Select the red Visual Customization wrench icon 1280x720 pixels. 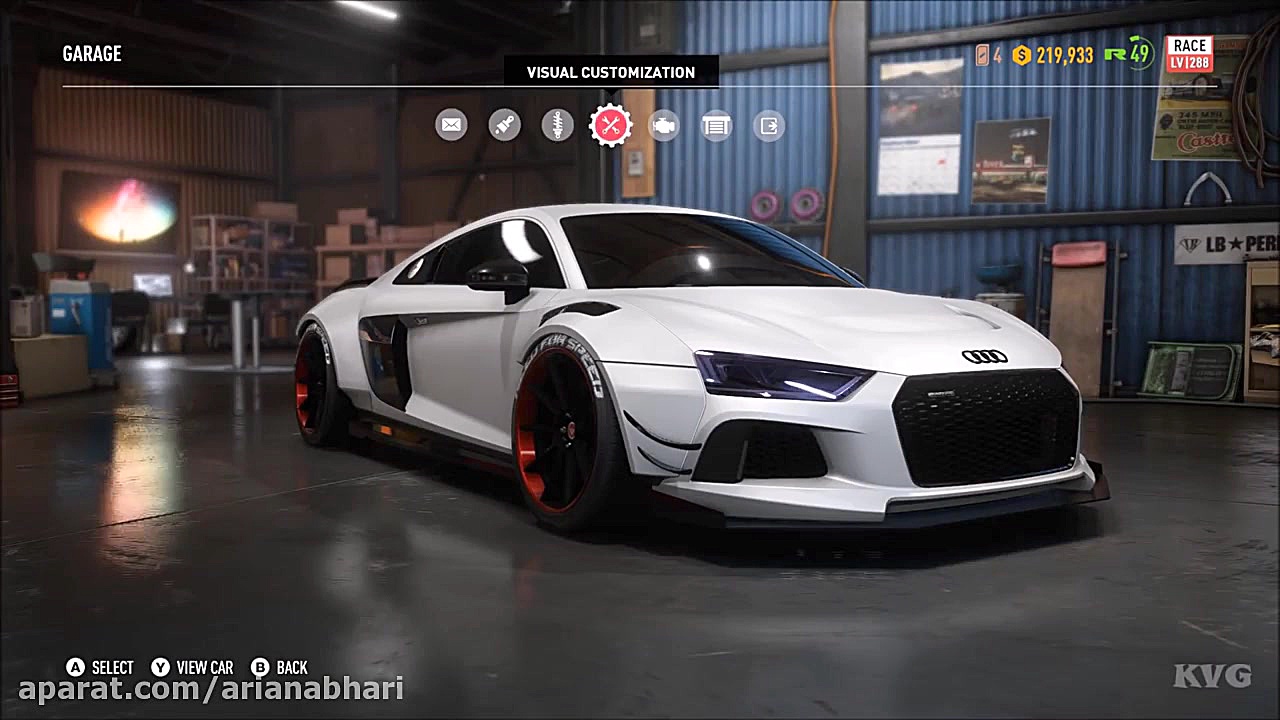tap(610, 124)
